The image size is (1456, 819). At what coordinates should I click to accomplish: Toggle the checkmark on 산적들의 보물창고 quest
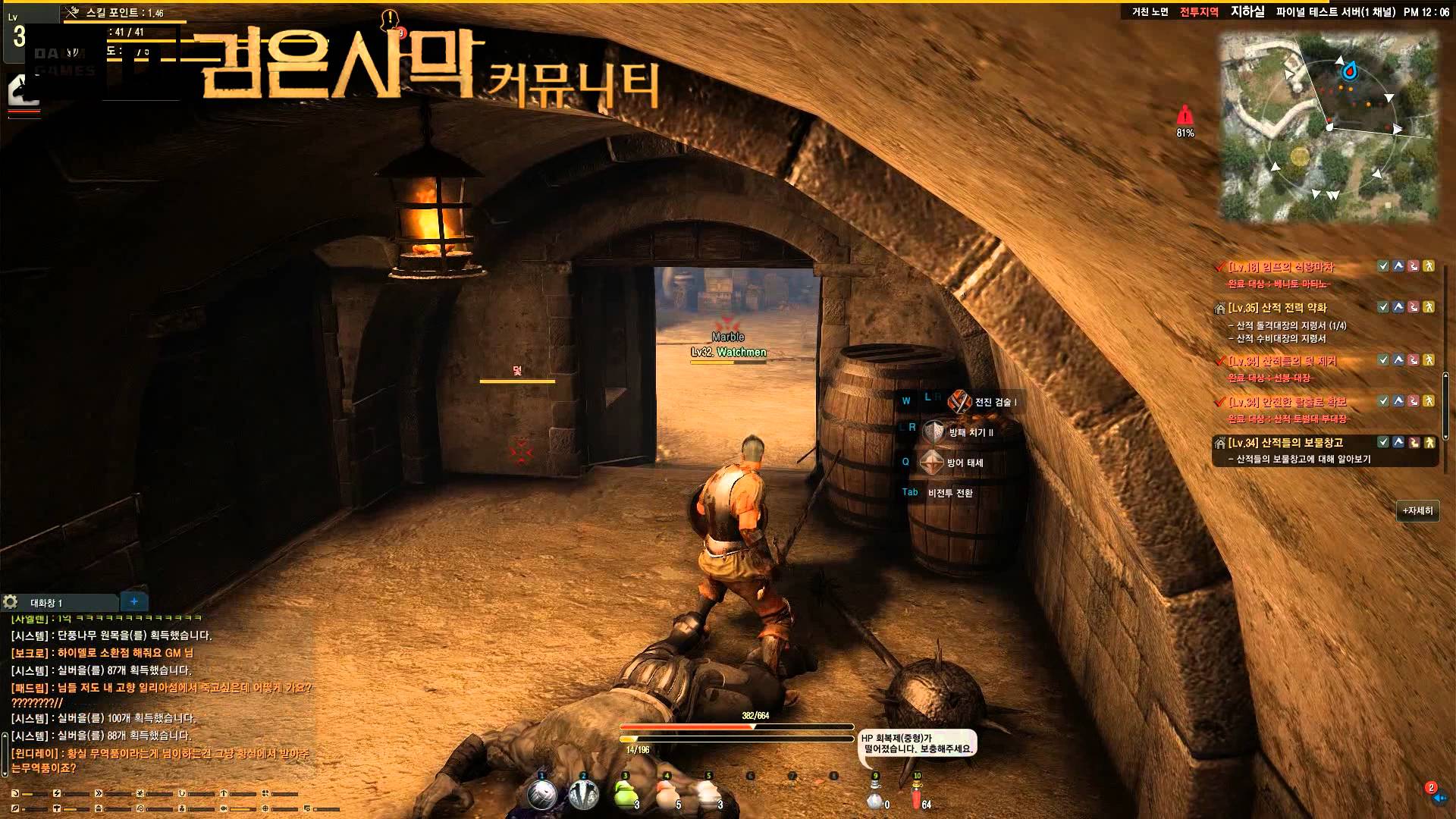point(1383,442)
